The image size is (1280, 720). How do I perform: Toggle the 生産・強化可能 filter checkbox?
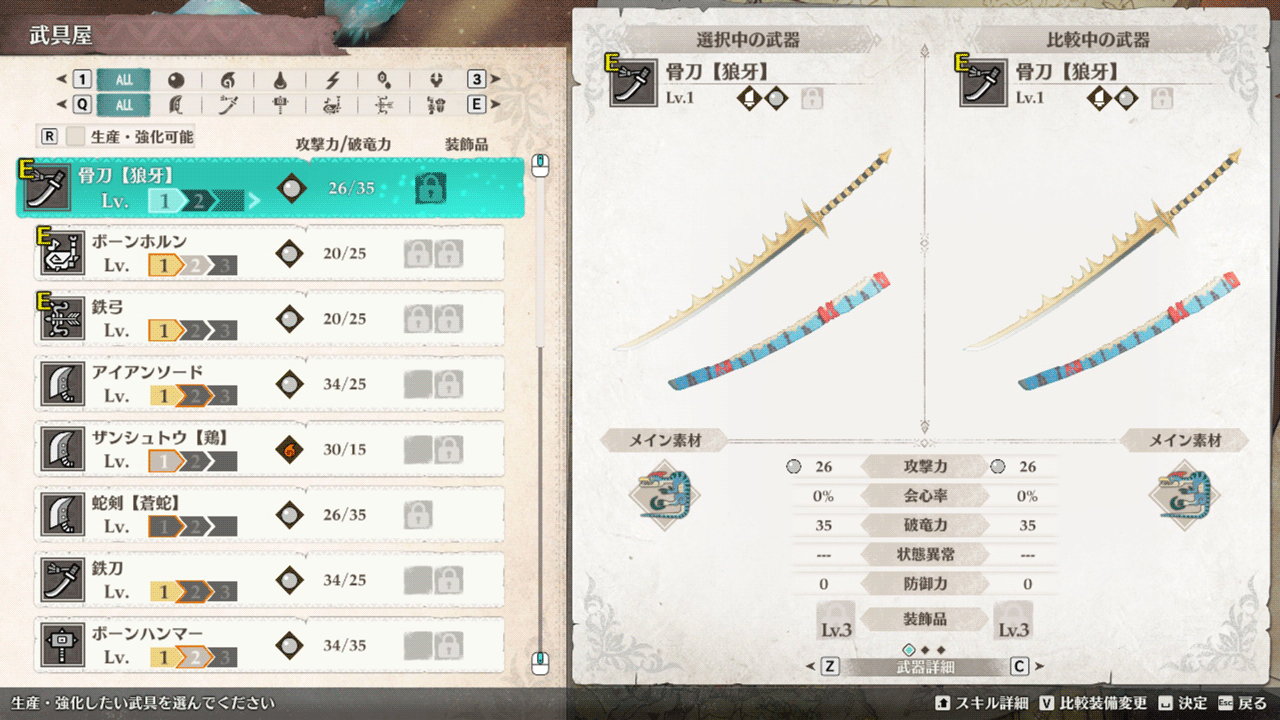tap(76, 137)
